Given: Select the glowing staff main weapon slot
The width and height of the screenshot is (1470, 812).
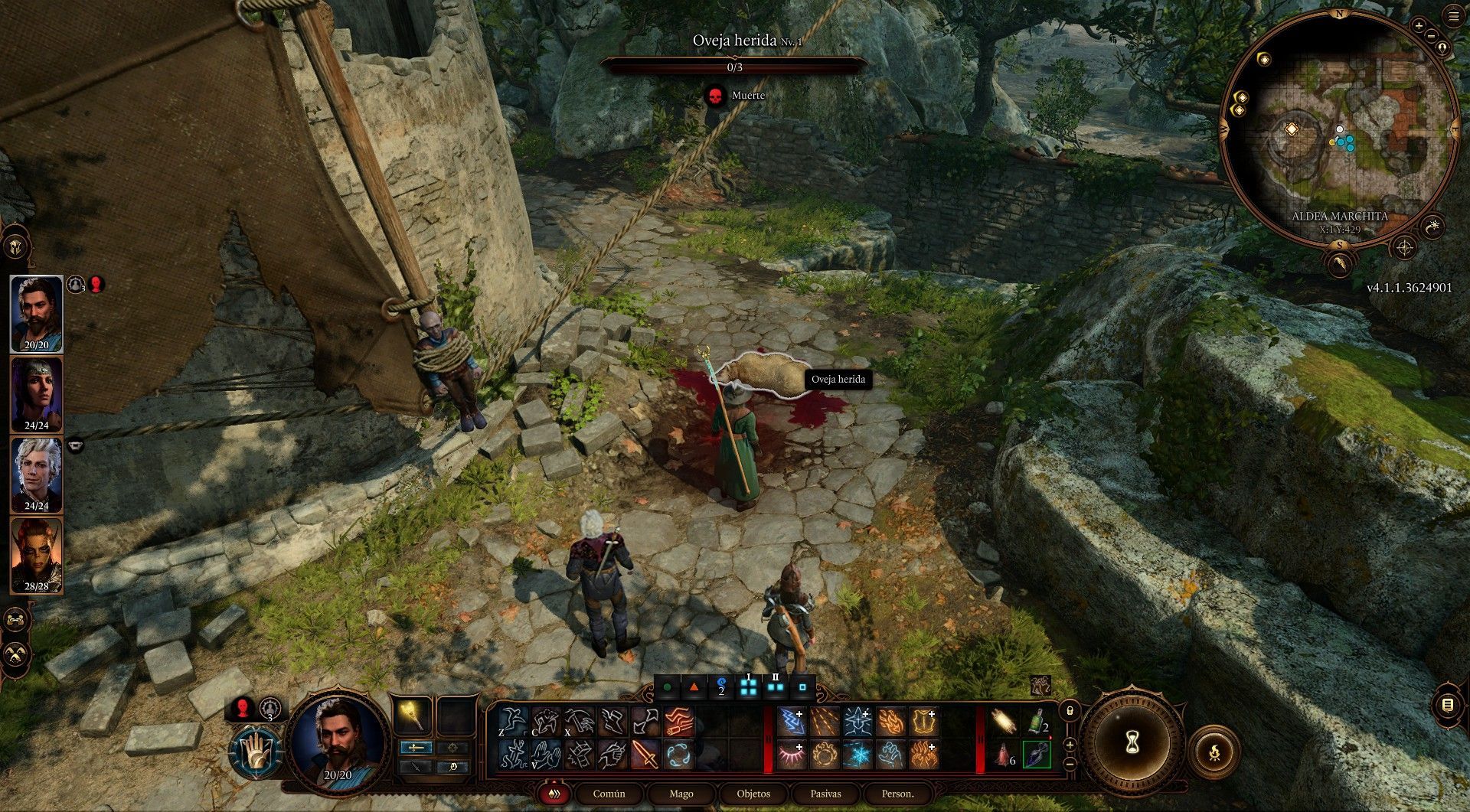Looking at the screenshot, I should click(x=413, y=716).
